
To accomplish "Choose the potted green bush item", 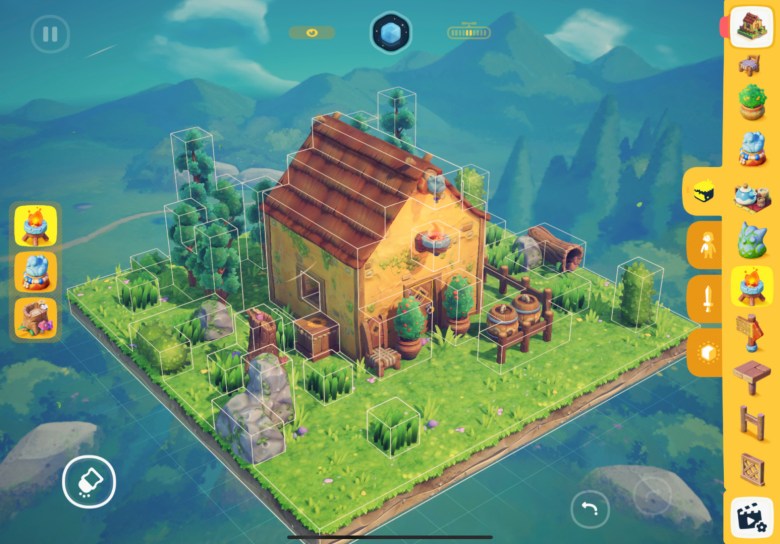I will [x=751, y=102].
